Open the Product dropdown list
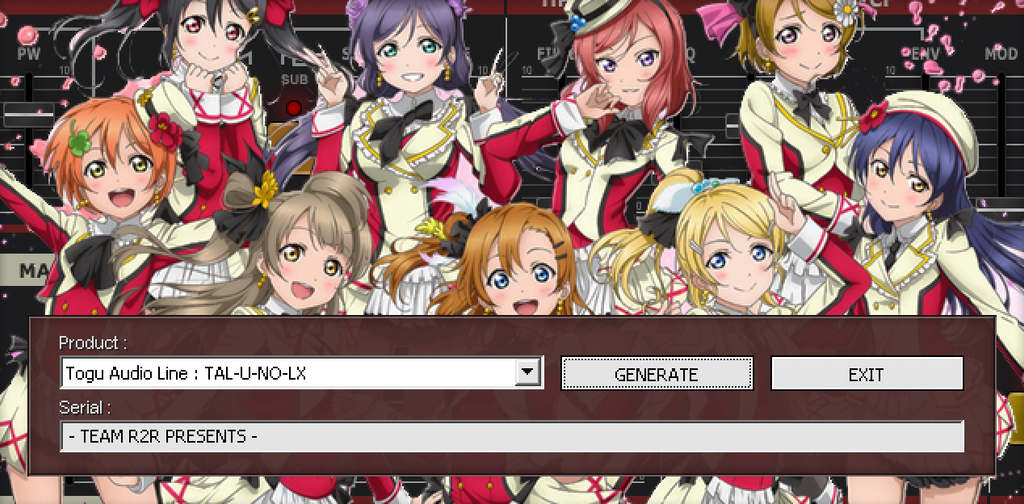Image resolution: width=1024 pixels, height=504 pixels. pyautogui.click(x=528, y=374)
